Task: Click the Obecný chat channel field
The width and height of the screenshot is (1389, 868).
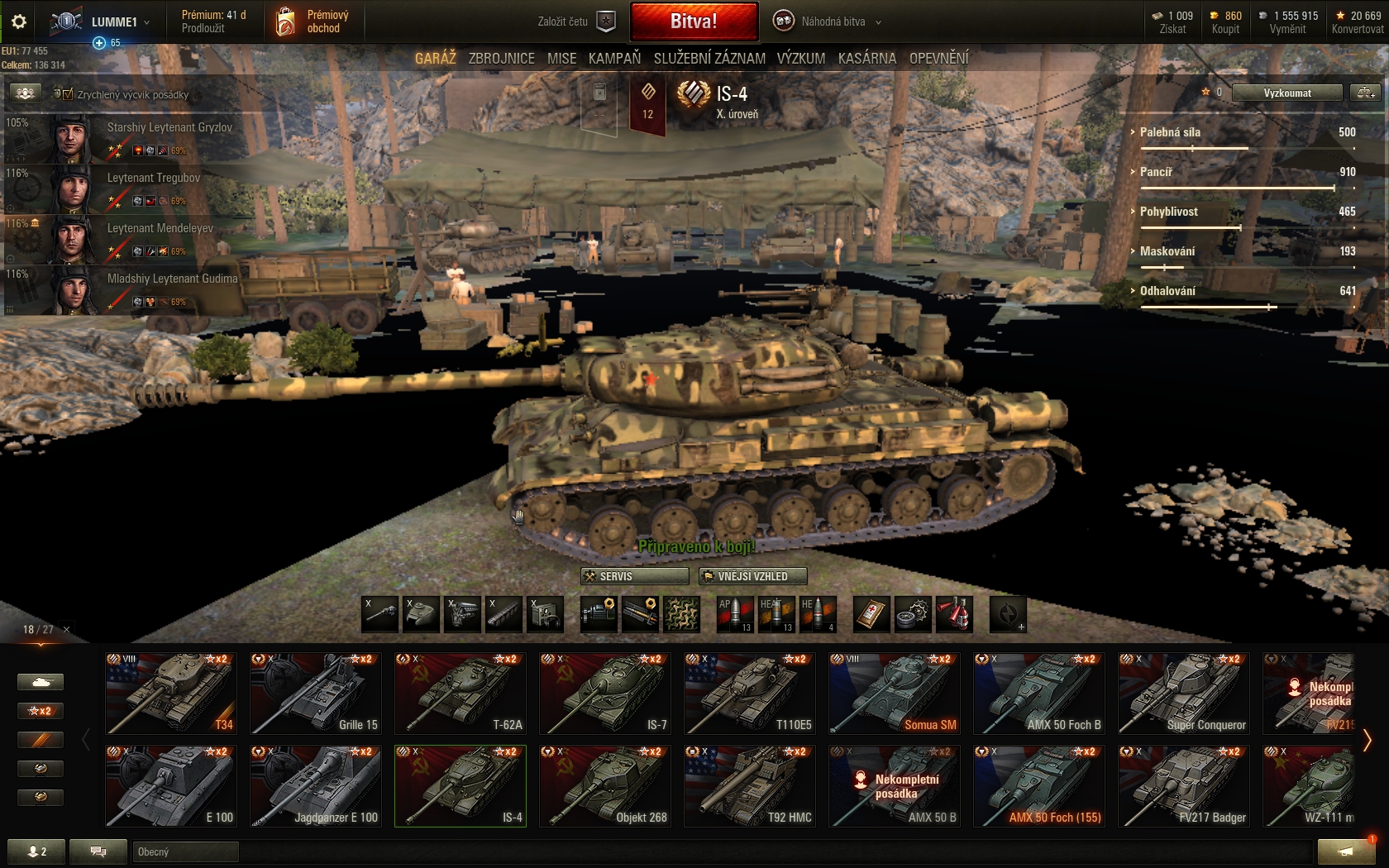Action: coord(185,851)
